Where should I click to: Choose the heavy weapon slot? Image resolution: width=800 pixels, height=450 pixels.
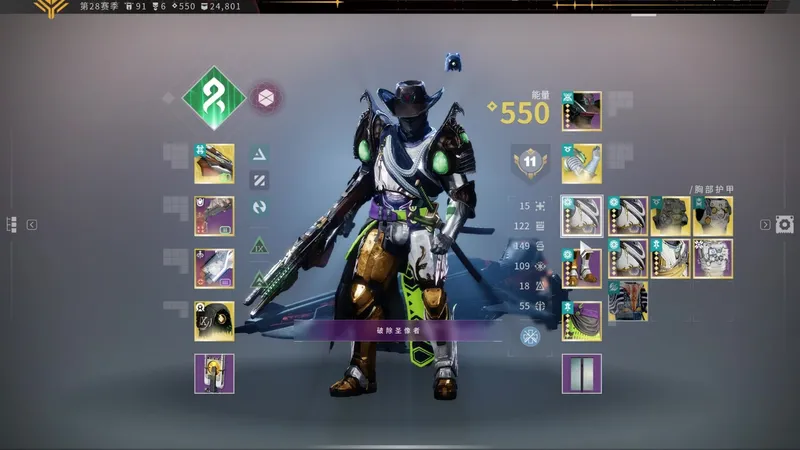[x=214, y=268]
